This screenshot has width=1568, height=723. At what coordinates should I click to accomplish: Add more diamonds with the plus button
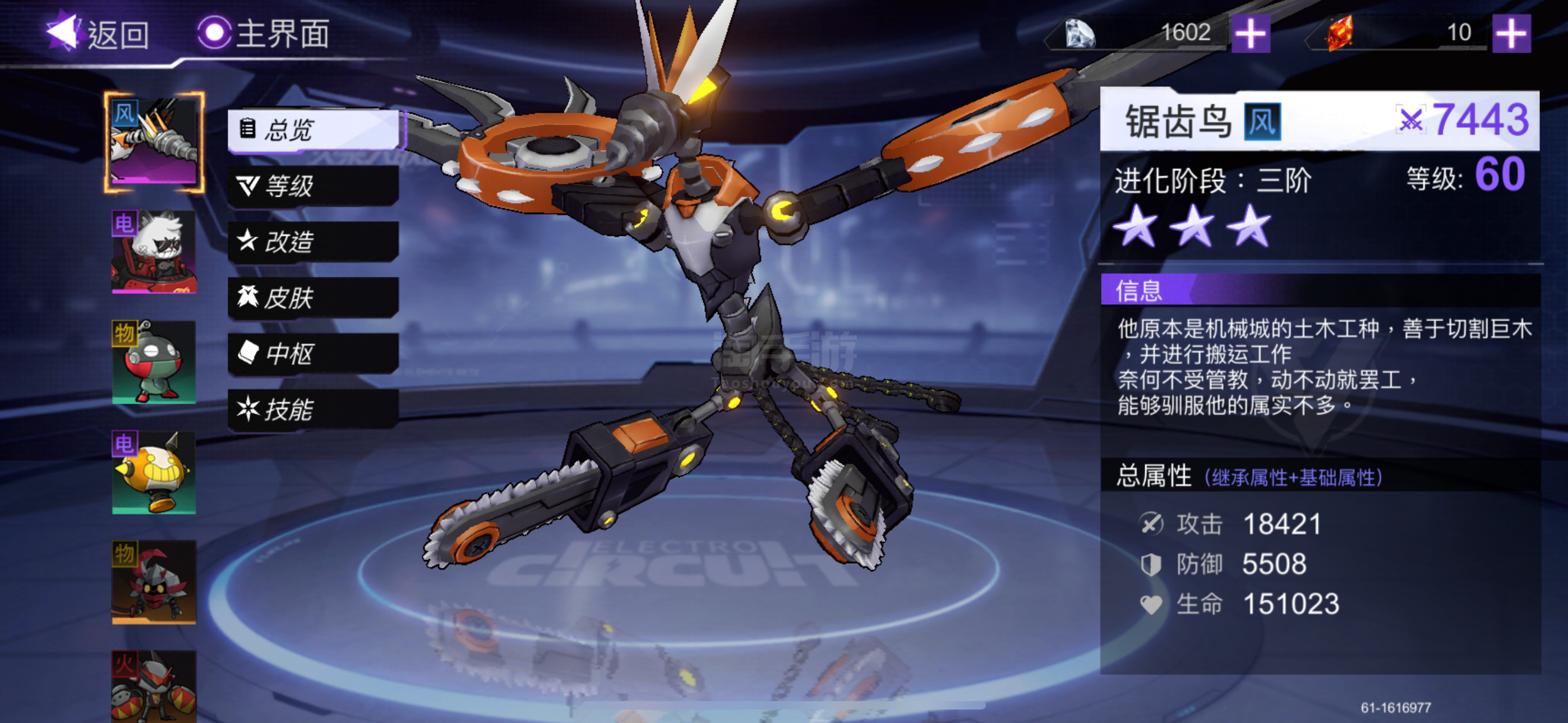(1250, 33)
